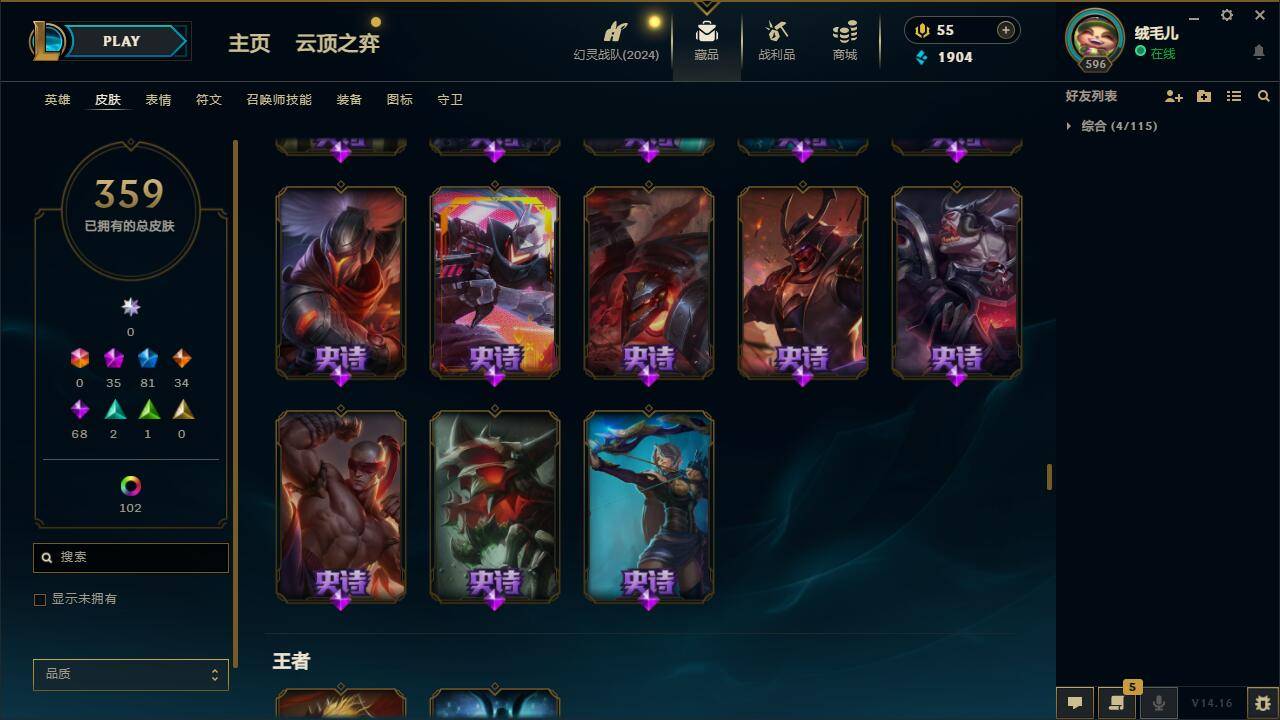Toggle the microphone mute button
Screen dimensions: 1280x720
click(x=1159, y=703)
